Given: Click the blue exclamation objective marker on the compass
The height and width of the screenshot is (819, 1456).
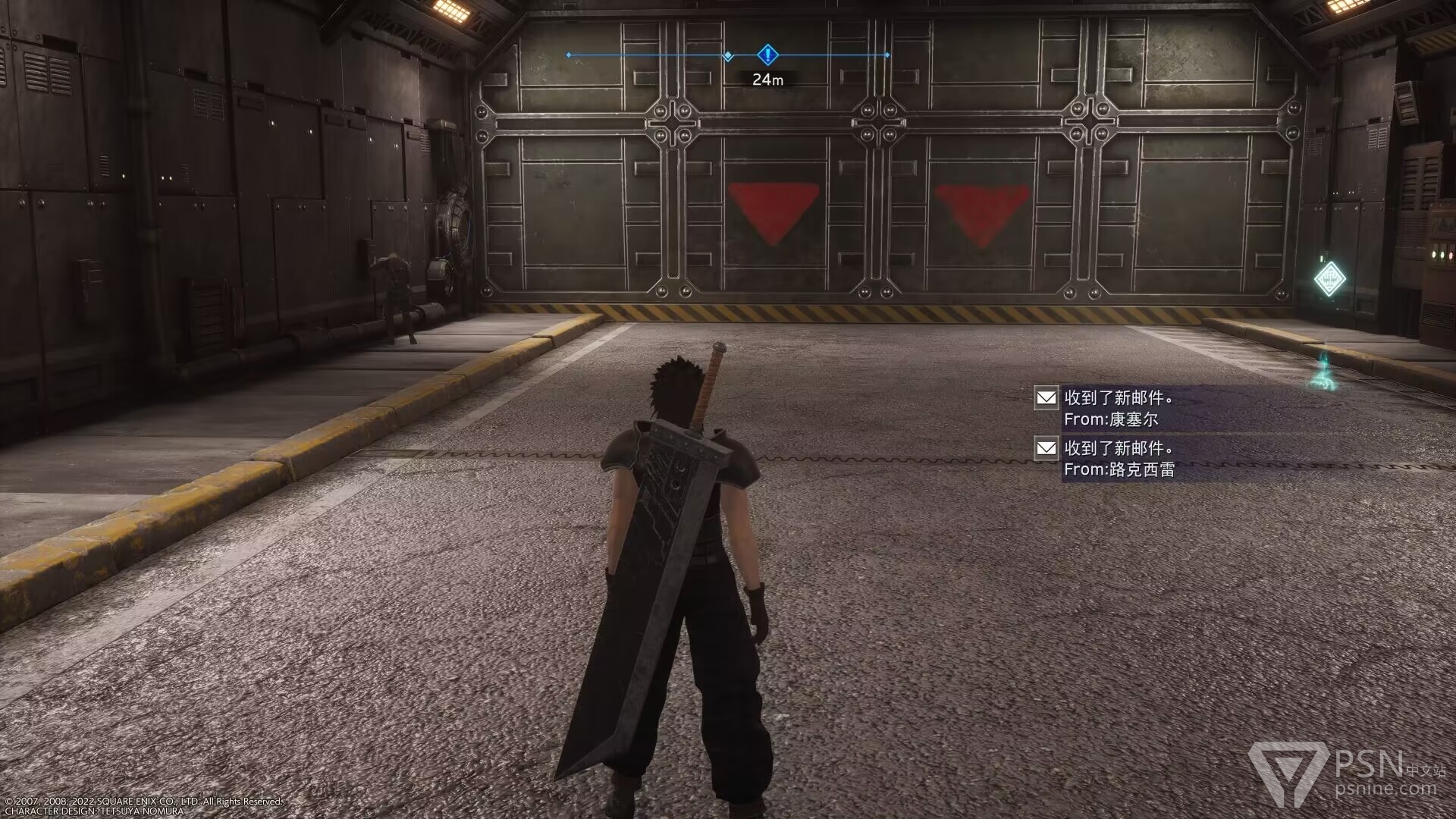Looking at the screenshot, I should (x=767, y=55).
